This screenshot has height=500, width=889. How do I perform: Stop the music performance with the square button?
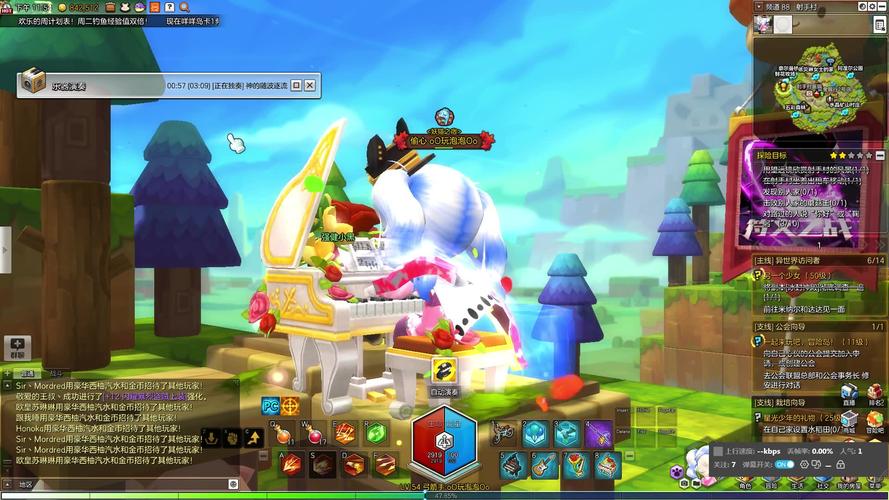(296, 86)
